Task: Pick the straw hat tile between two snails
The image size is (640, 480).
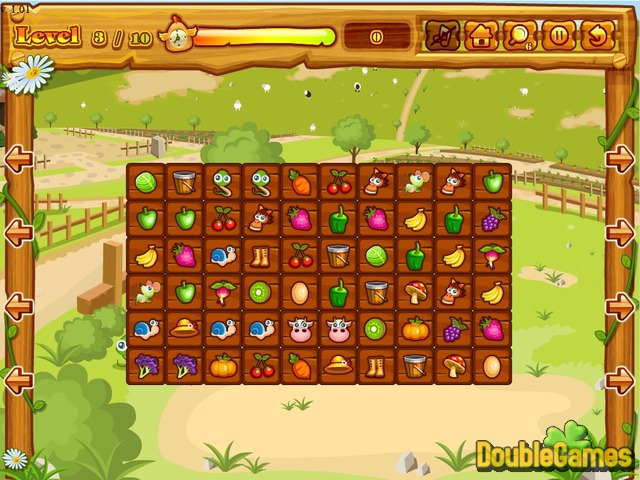Action: click(184, 329)
